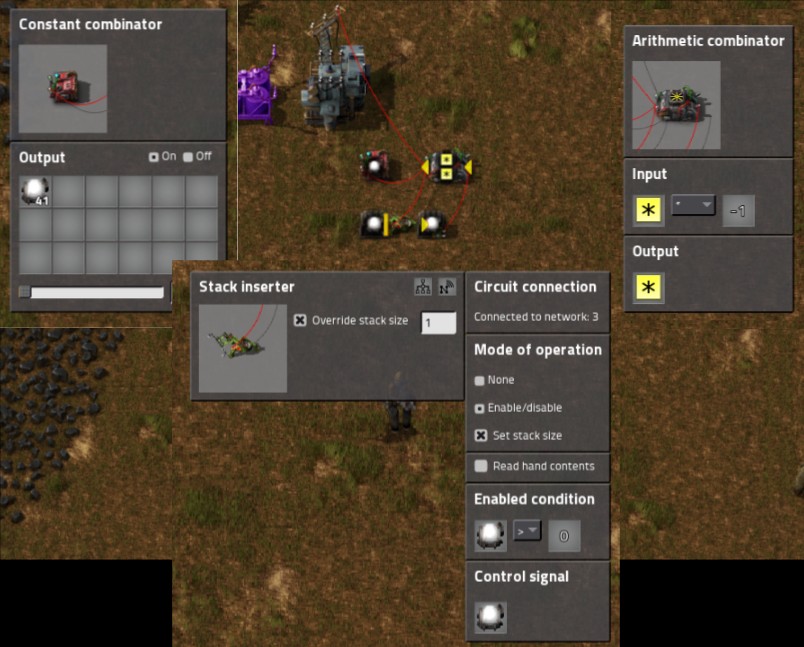Select the arithmetic combinator Output signal slot
Image resolution: width=804 pixels, height=647 pixels.
click(x=649, y=289)
